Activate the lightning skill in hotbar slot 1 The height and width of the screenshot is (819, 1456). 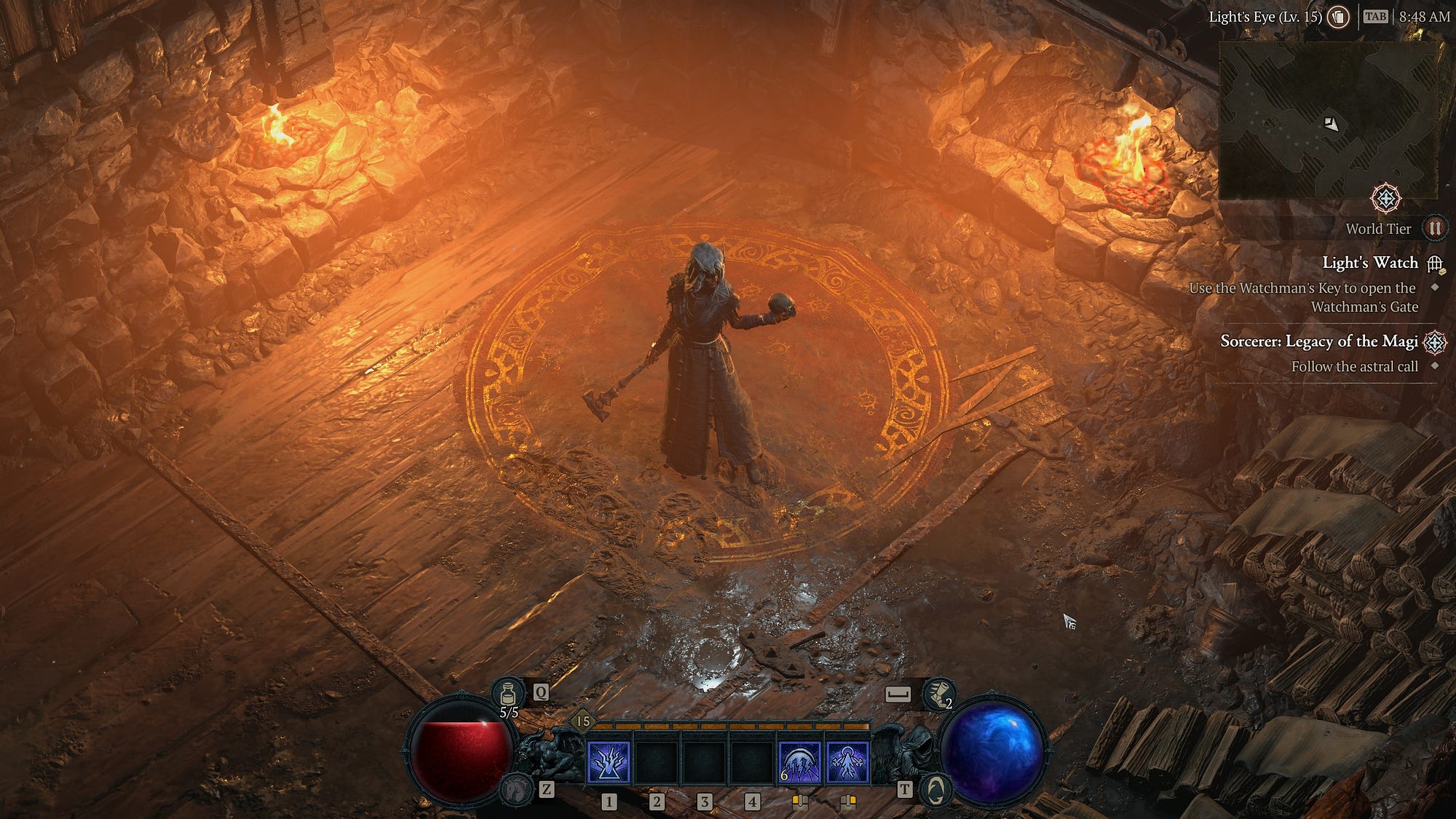pos(609,762)
